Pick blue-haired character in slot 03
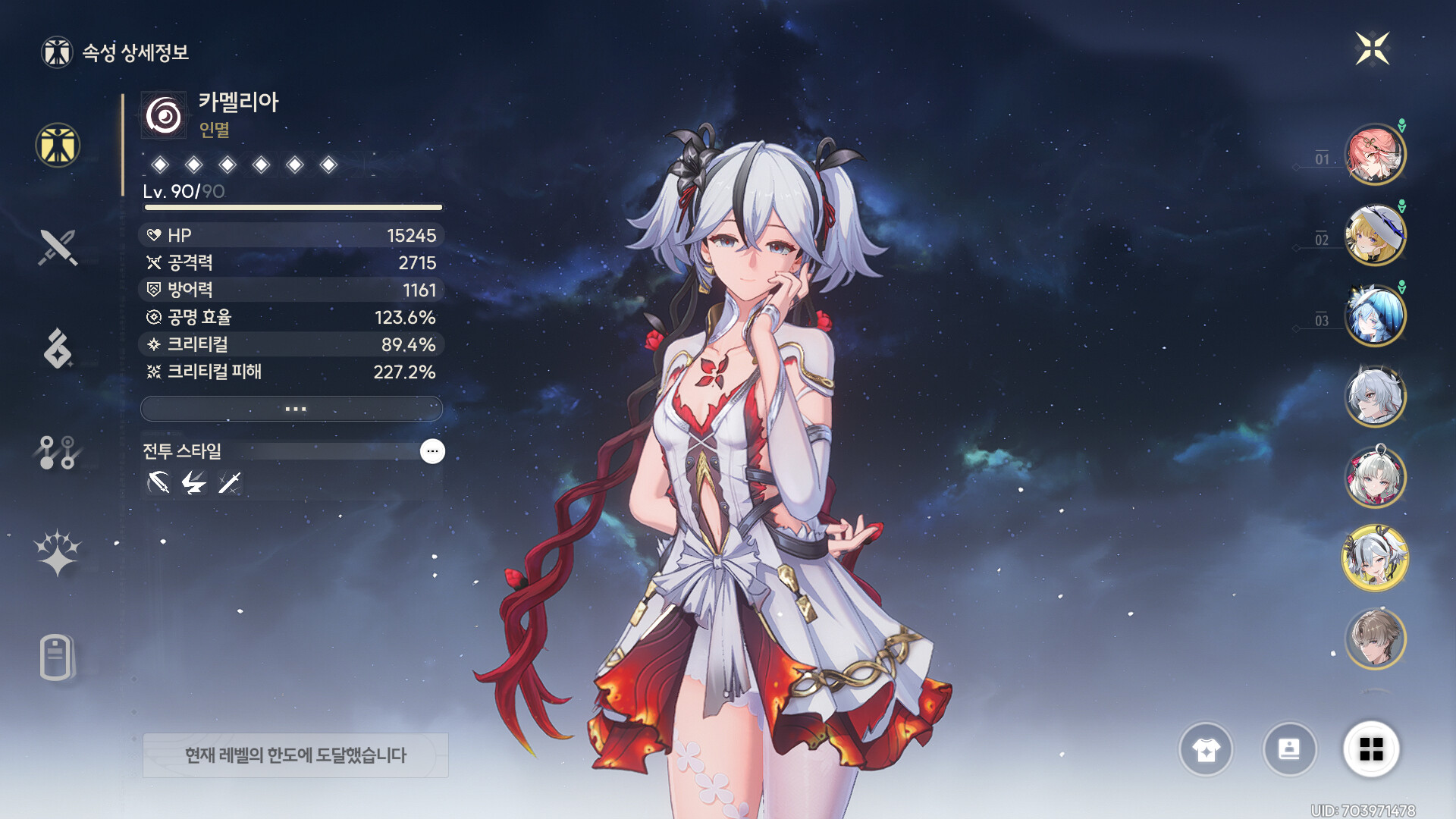Viewport: 1456px width, 819px height. (1375, 315)
